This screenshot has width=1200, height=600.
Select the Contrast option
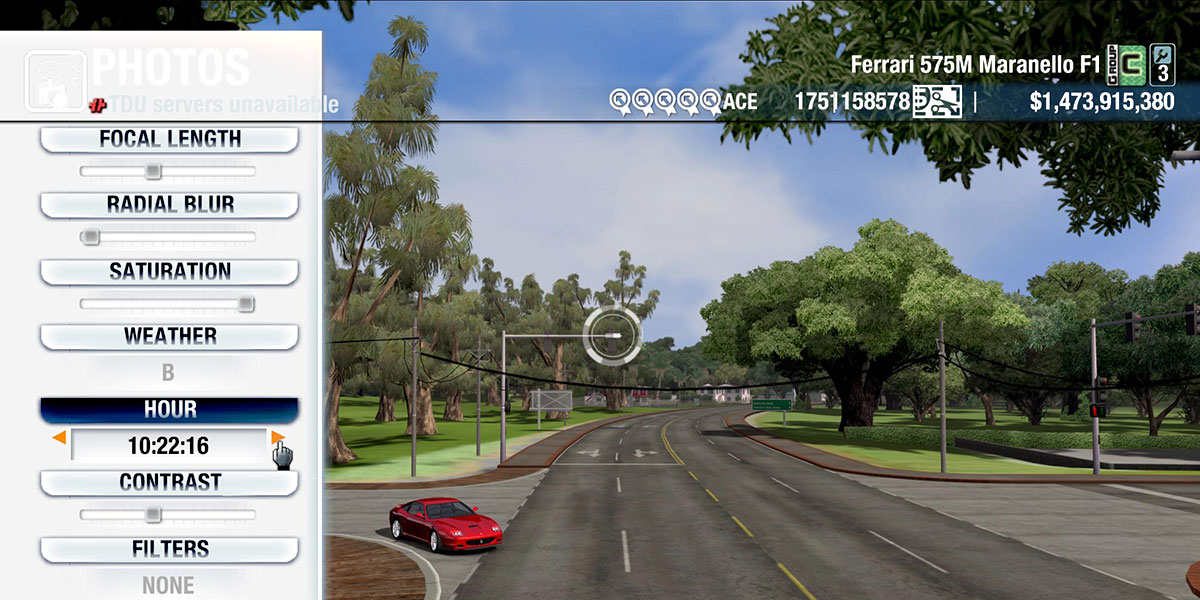point(169,482)
